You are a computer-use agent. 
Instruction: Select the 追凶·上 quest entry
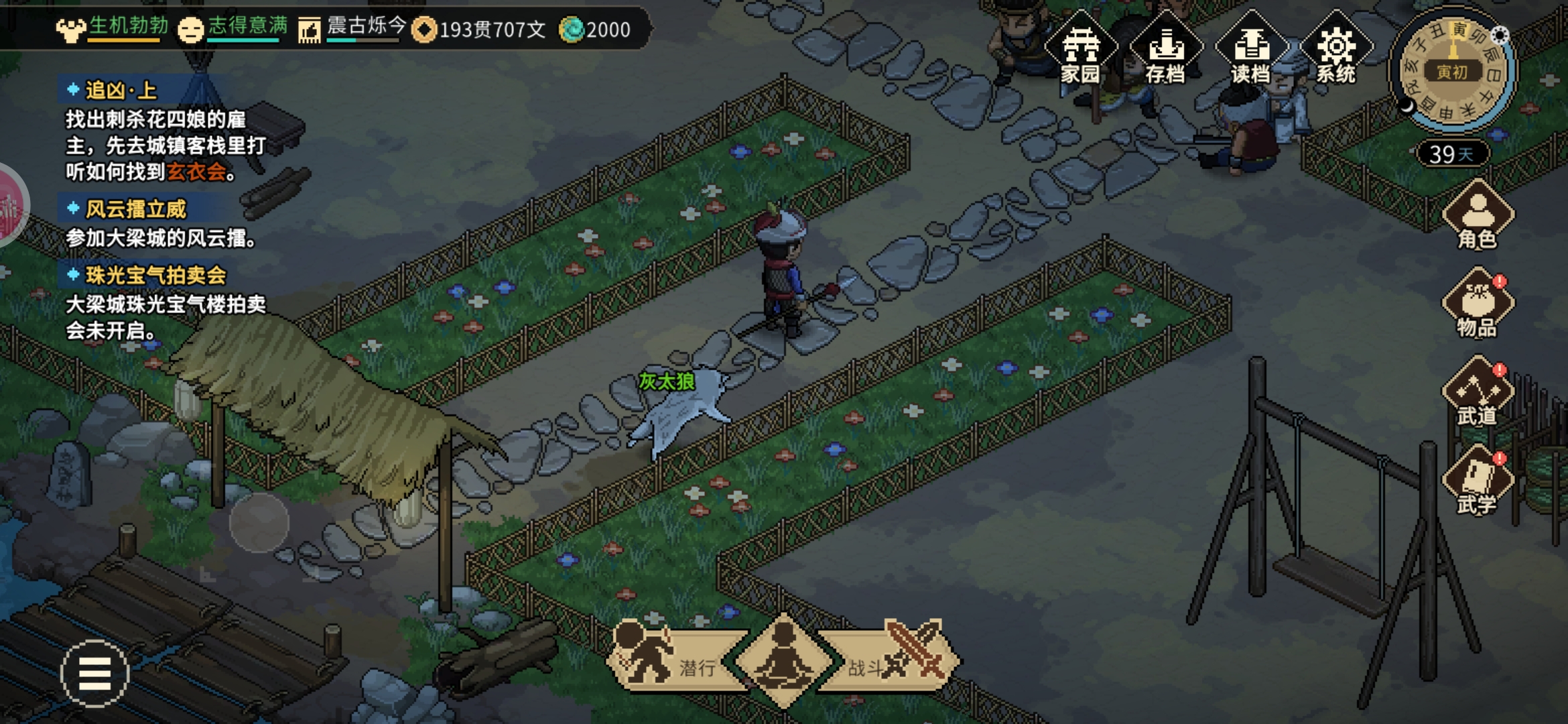click(121, 90)
